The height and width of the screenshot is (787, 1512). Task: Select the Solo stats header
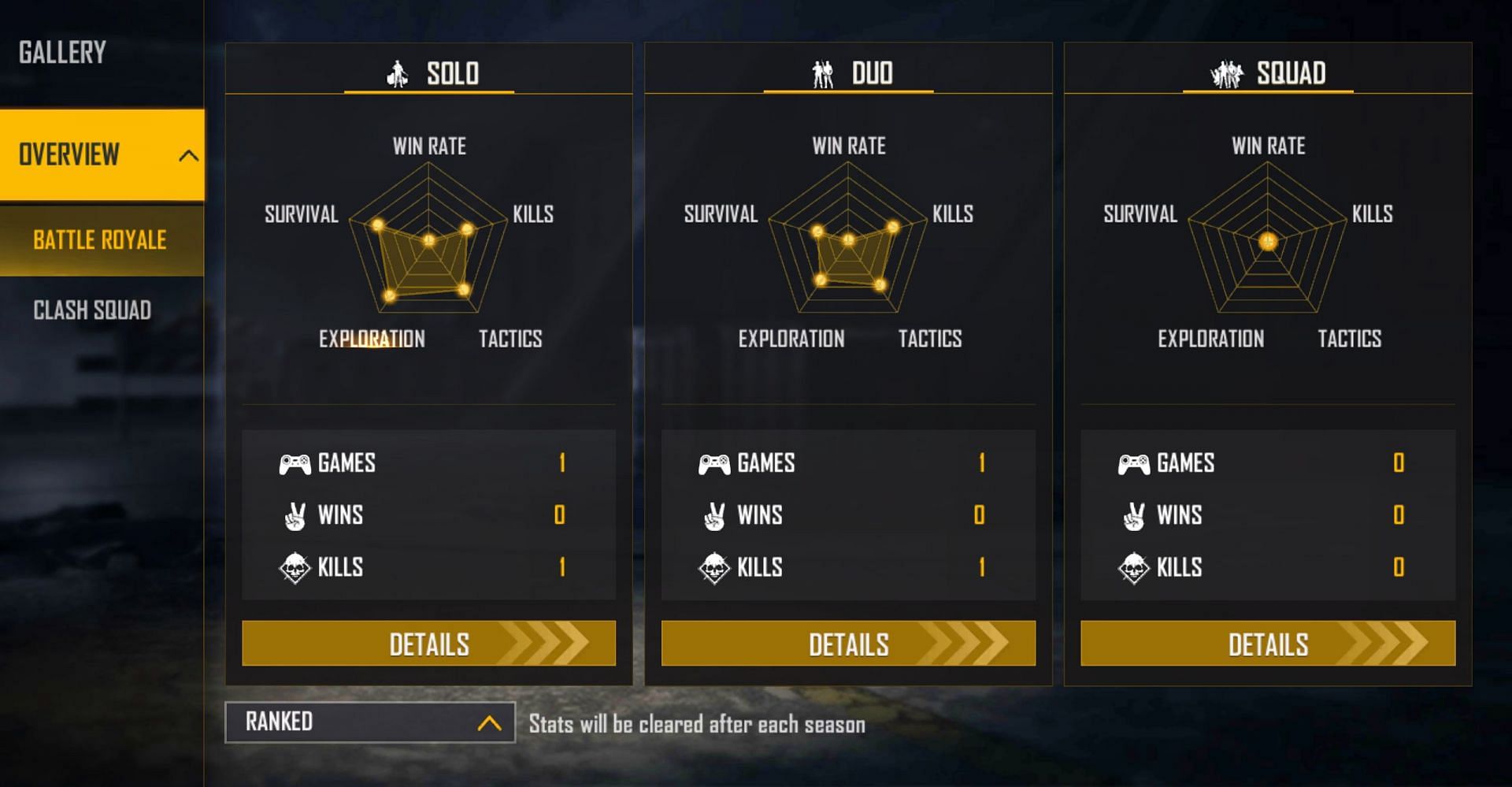point(430,73)
